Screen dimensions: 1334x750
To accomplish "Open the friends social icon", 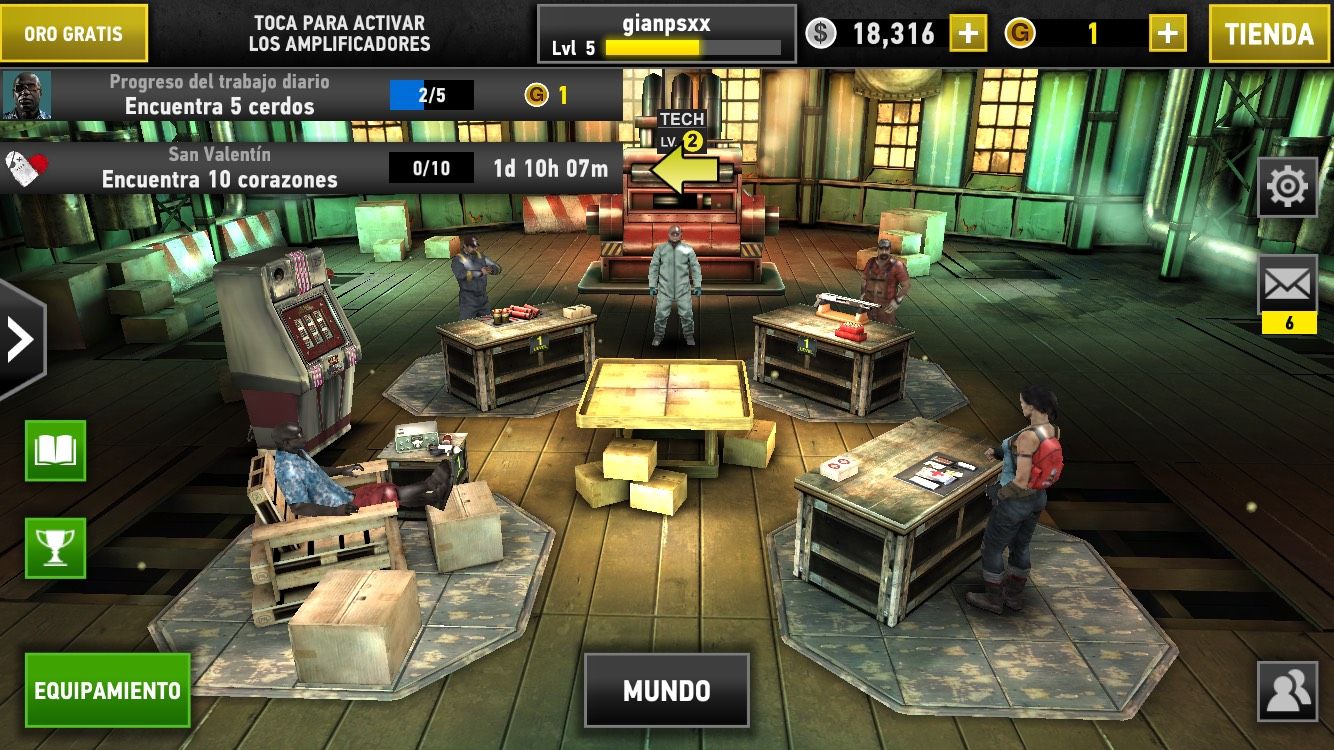I will tap(1286, 691).
